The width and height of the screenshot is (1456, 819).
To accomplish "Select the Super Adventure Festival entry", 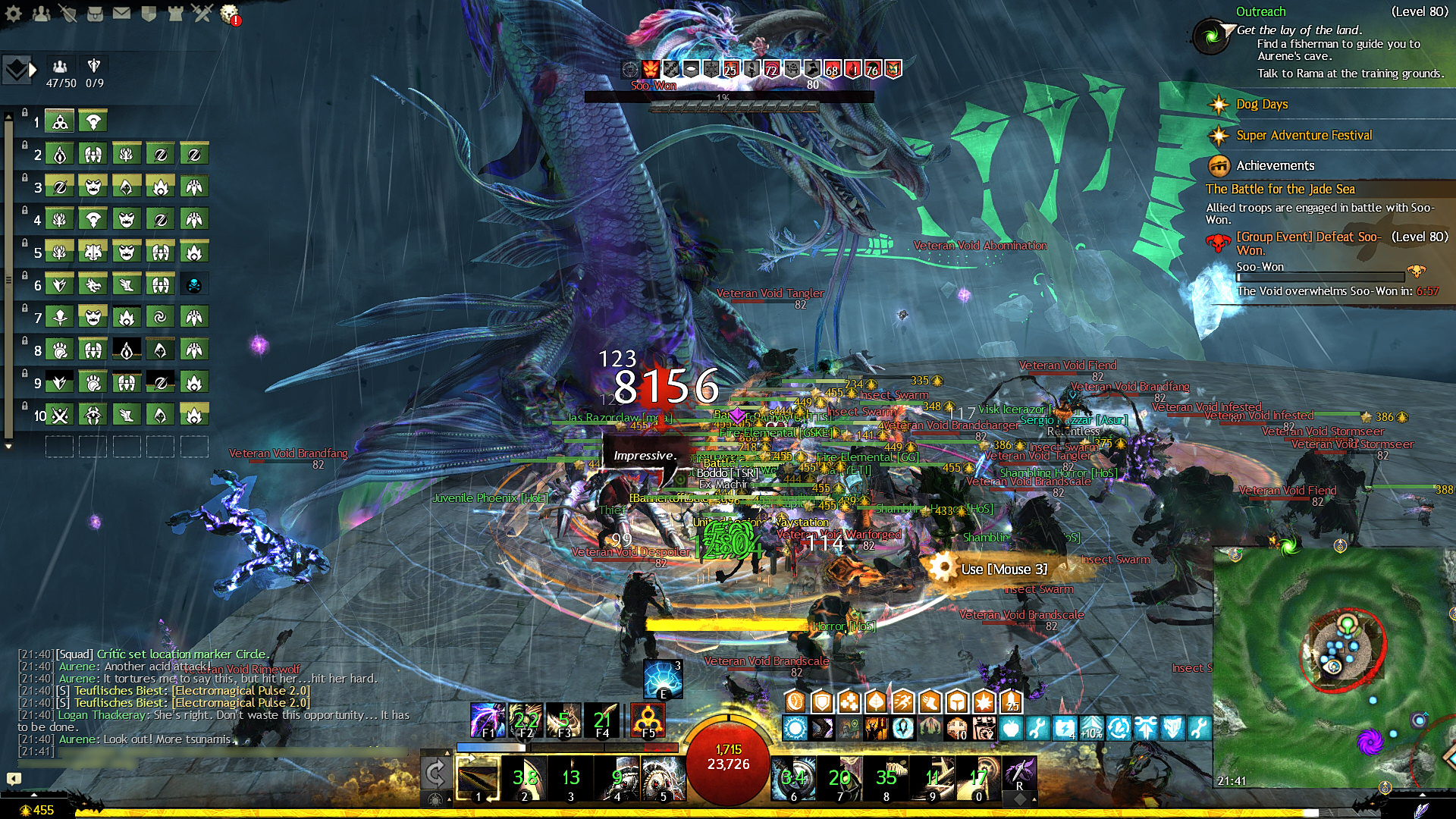I will click(x=1304, y=135).
